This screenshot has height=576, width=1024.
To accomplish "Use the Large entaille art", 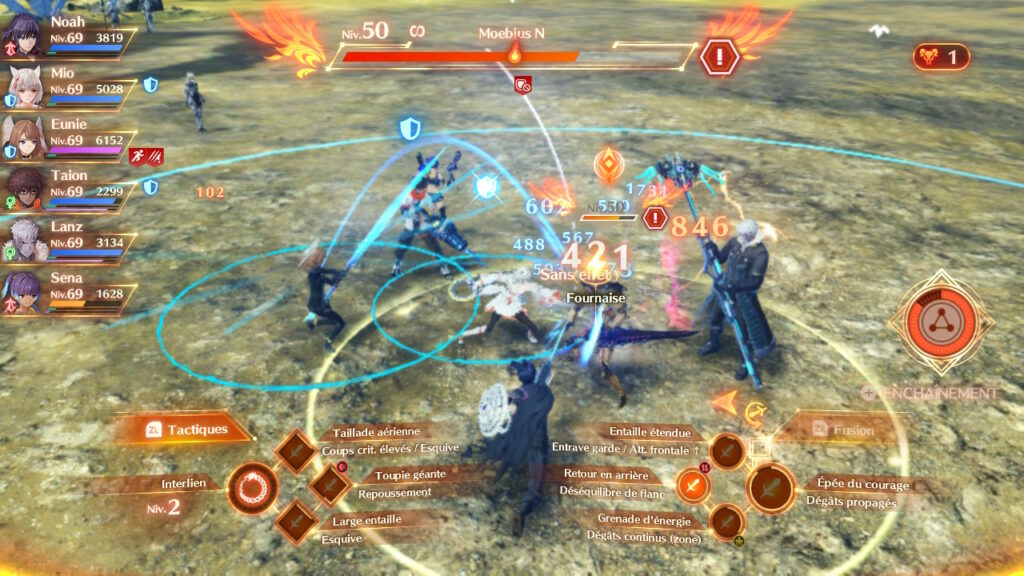I will click(x=297, y=521).
